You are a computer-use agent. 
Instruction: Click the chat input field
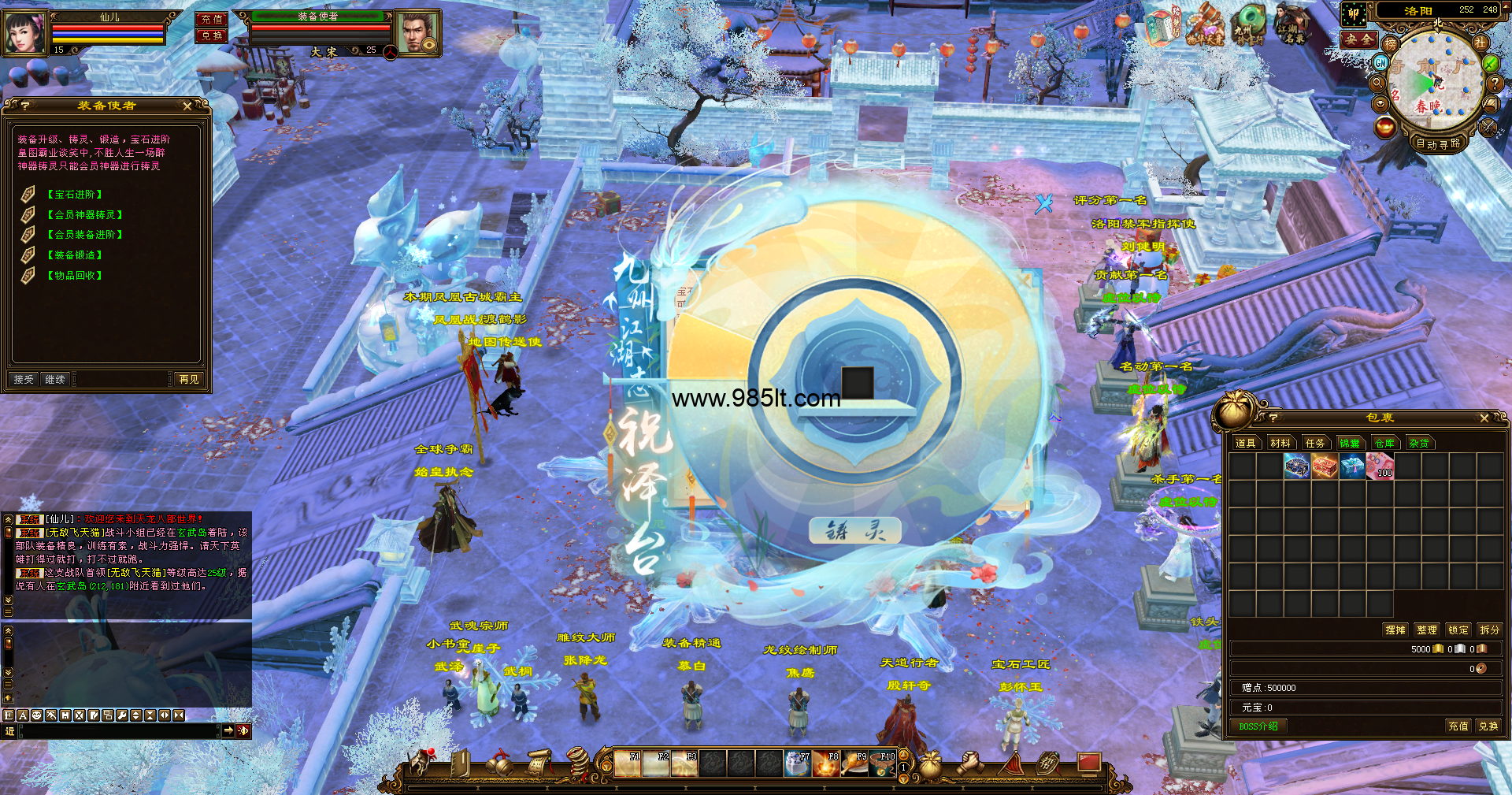(x=118, y=731)
